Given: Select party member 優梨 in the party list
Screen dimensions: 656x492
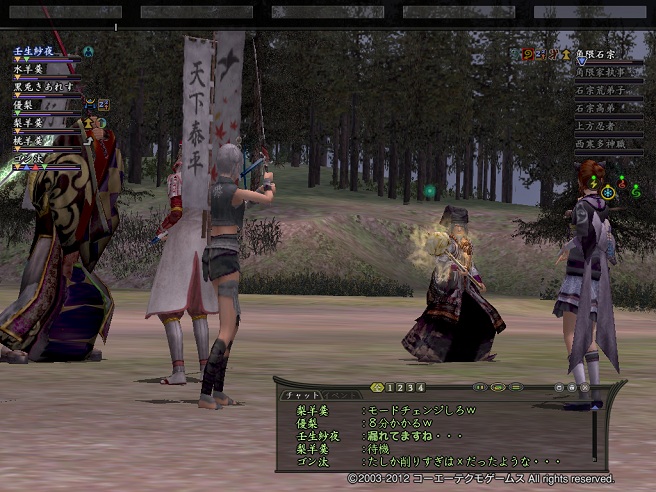Looking at the screenshot, I should tap(26, 104).
